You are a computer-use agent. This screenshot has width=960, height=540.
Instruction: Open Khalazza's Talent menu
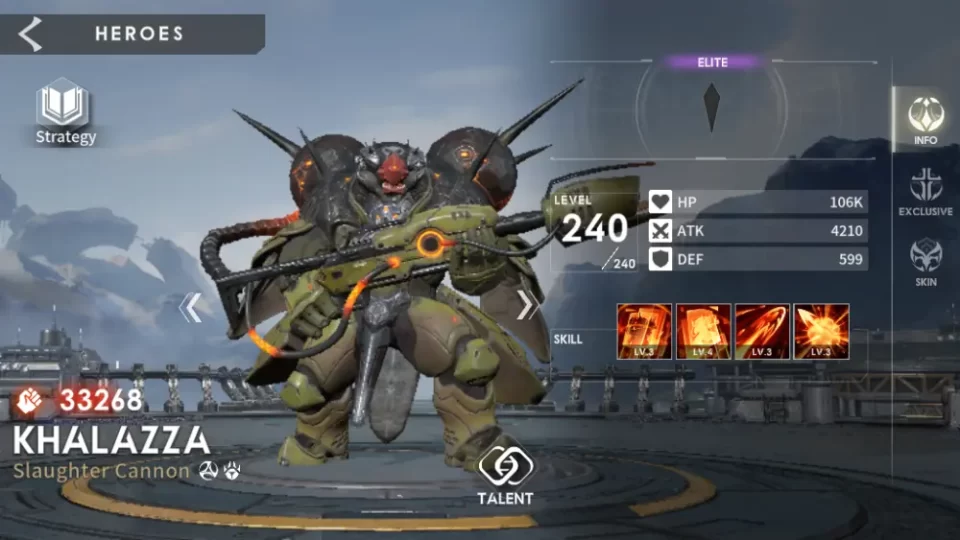(504, 474)
